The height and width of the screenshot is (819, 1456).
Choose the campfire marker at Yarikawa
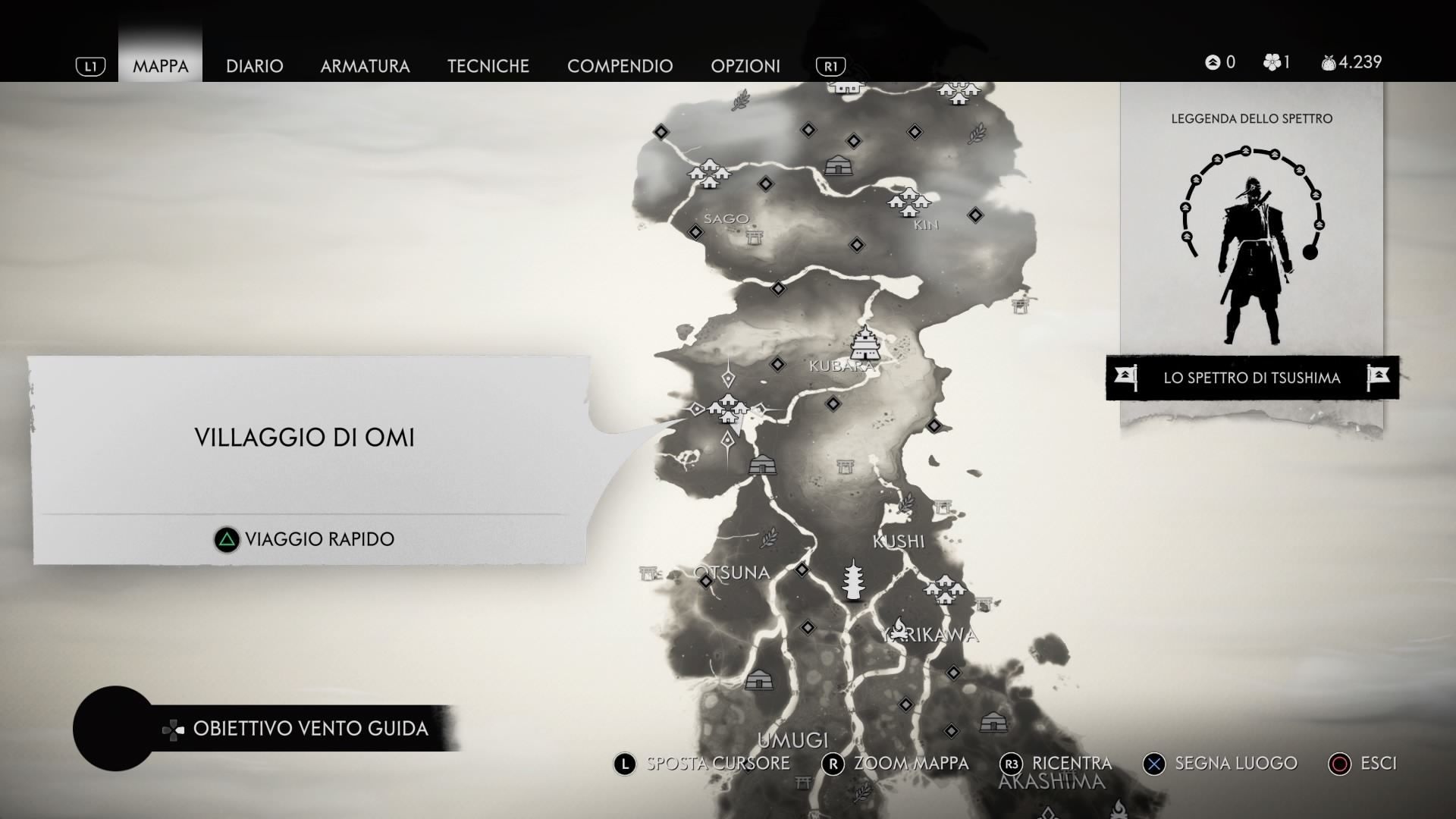pos(899,627)
